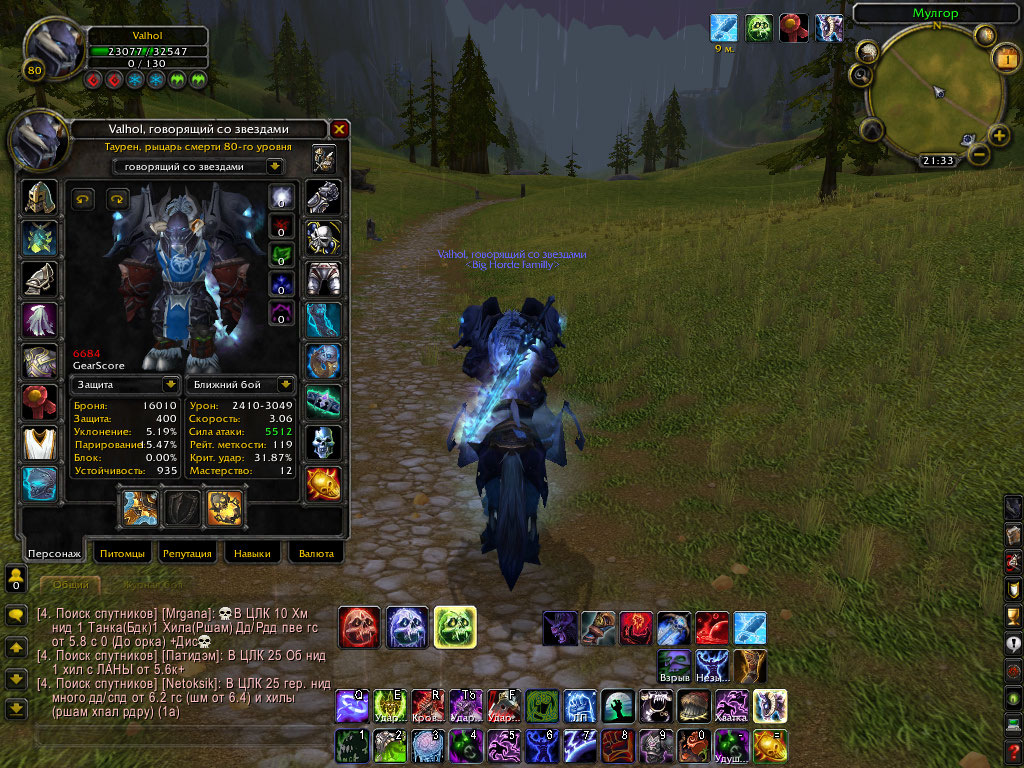Open the Ближний бой stats dropdown
The image size is (1024, 768).
point(239,384)
